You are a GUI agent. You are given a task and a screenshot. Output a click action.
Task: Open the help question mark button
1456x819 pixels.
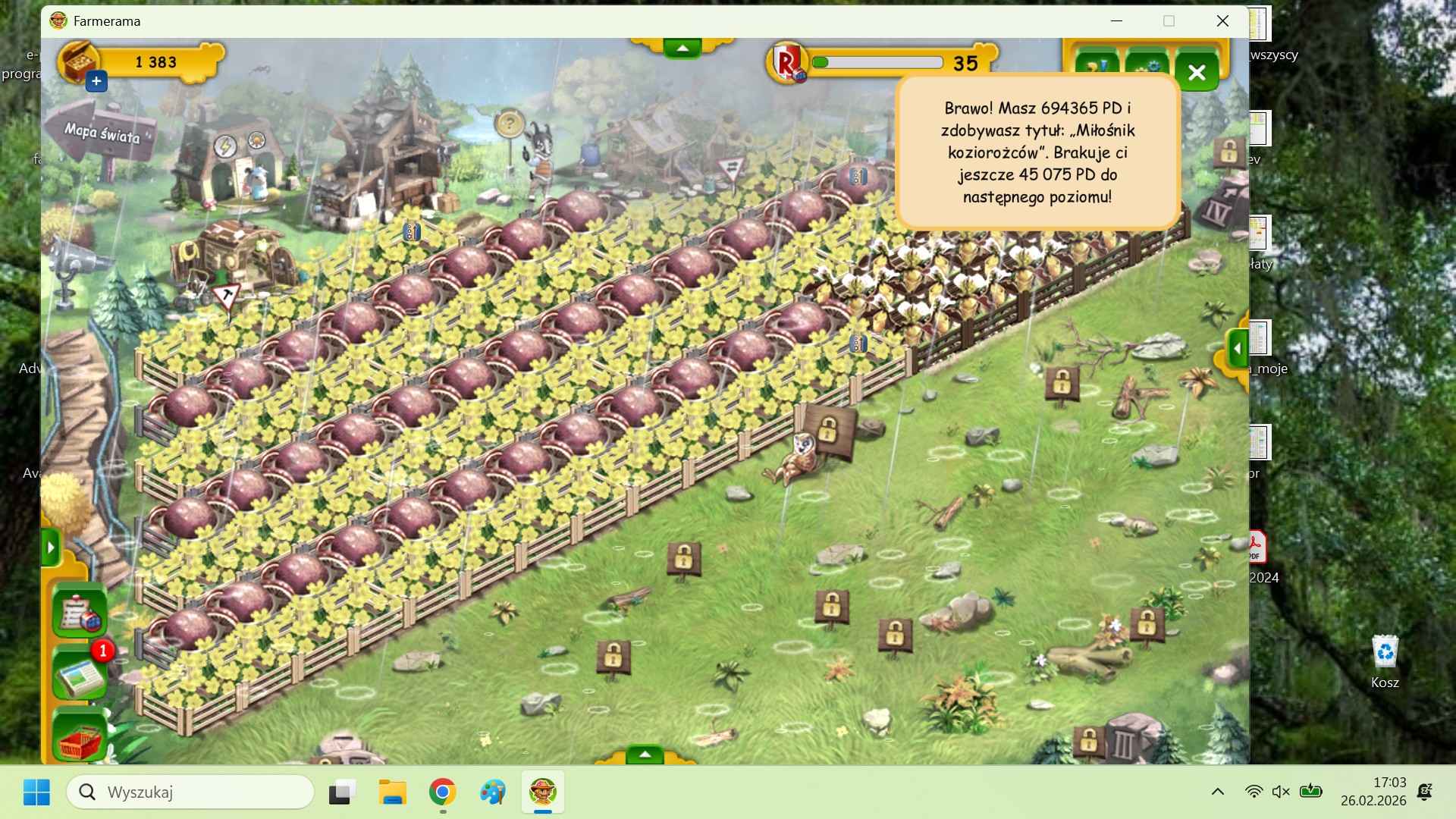[x=1097, y=65]
